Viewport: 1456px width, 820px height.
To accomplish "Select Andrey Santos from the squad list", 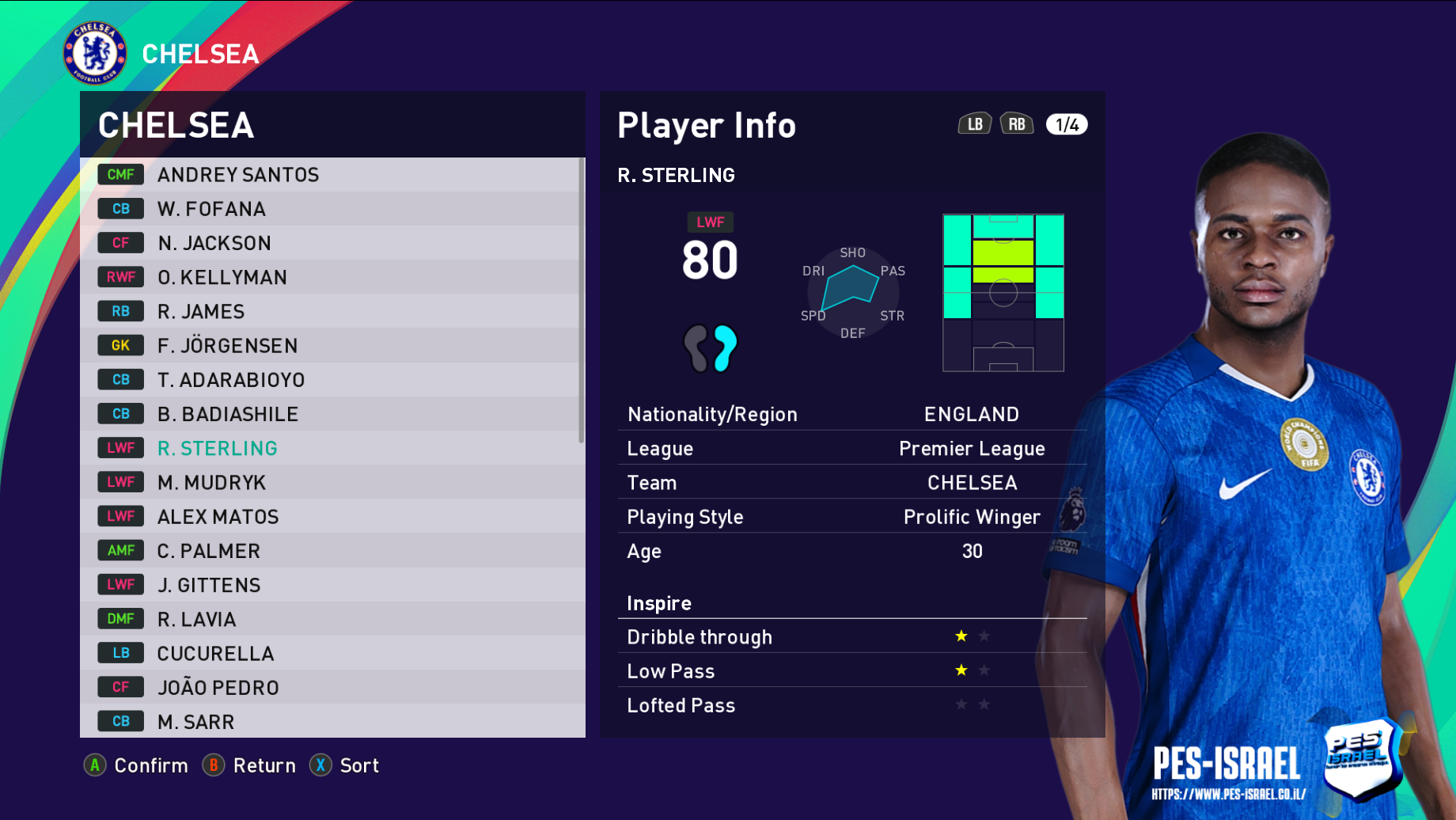I will click(237, 175).
